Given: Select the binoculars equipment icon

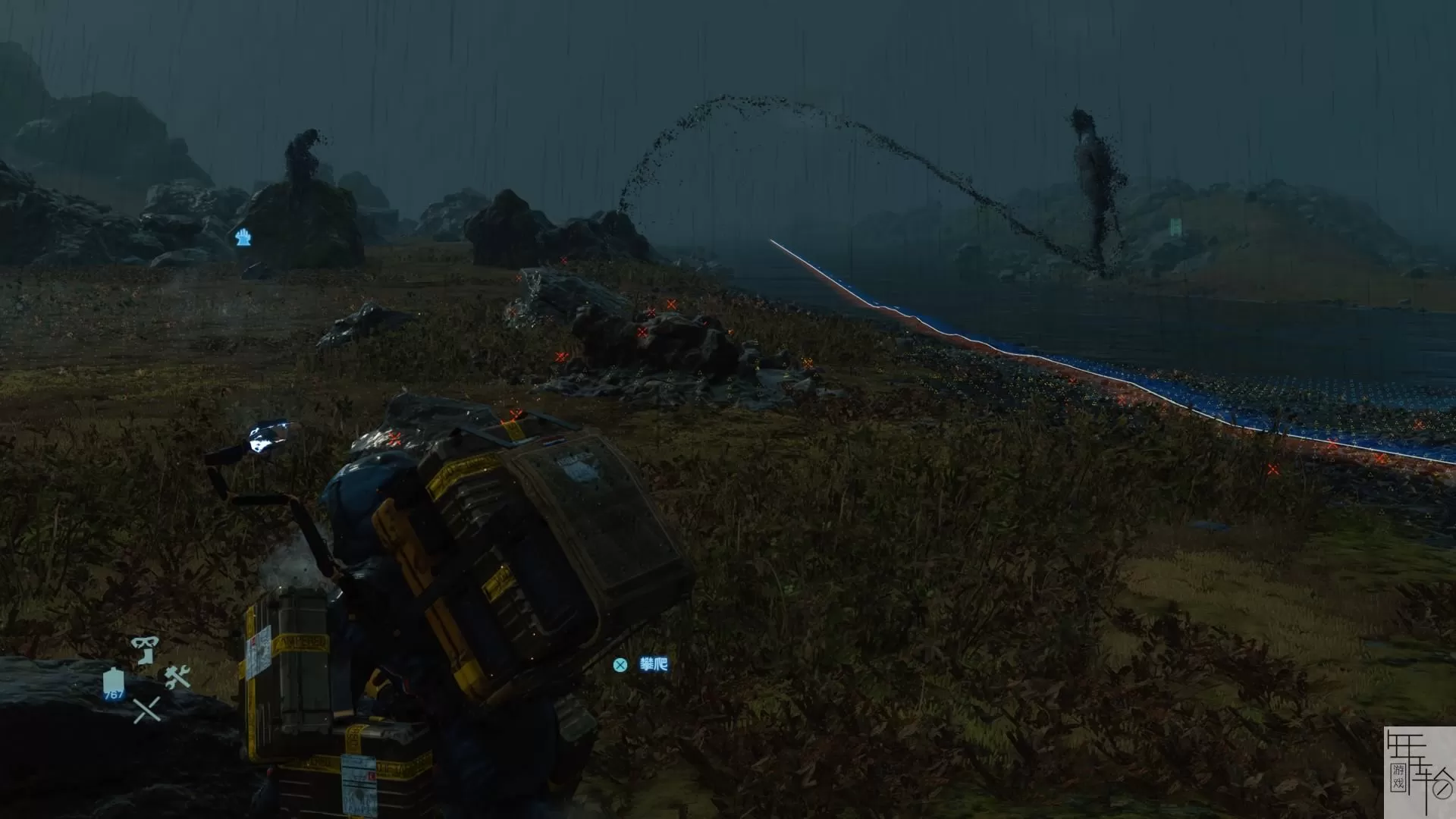Looking at the screenshot, I should tap(145, 643).
